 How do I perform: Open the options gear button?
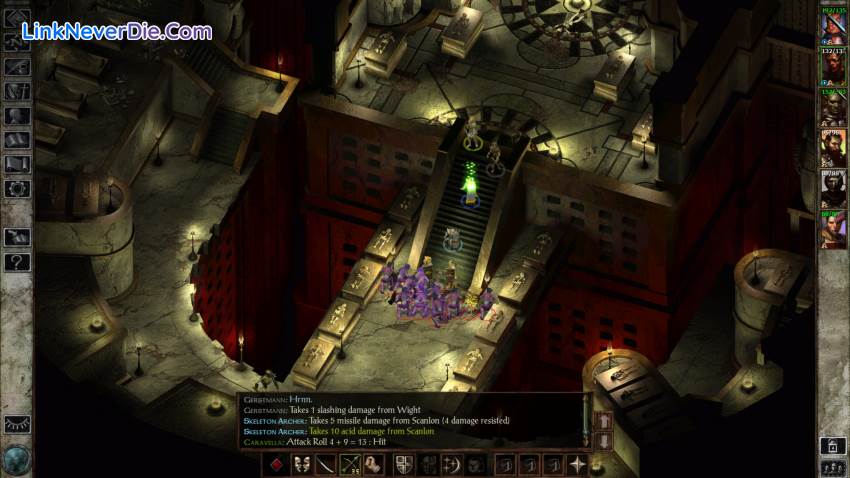pyautogui.click(x=17, y=188)
